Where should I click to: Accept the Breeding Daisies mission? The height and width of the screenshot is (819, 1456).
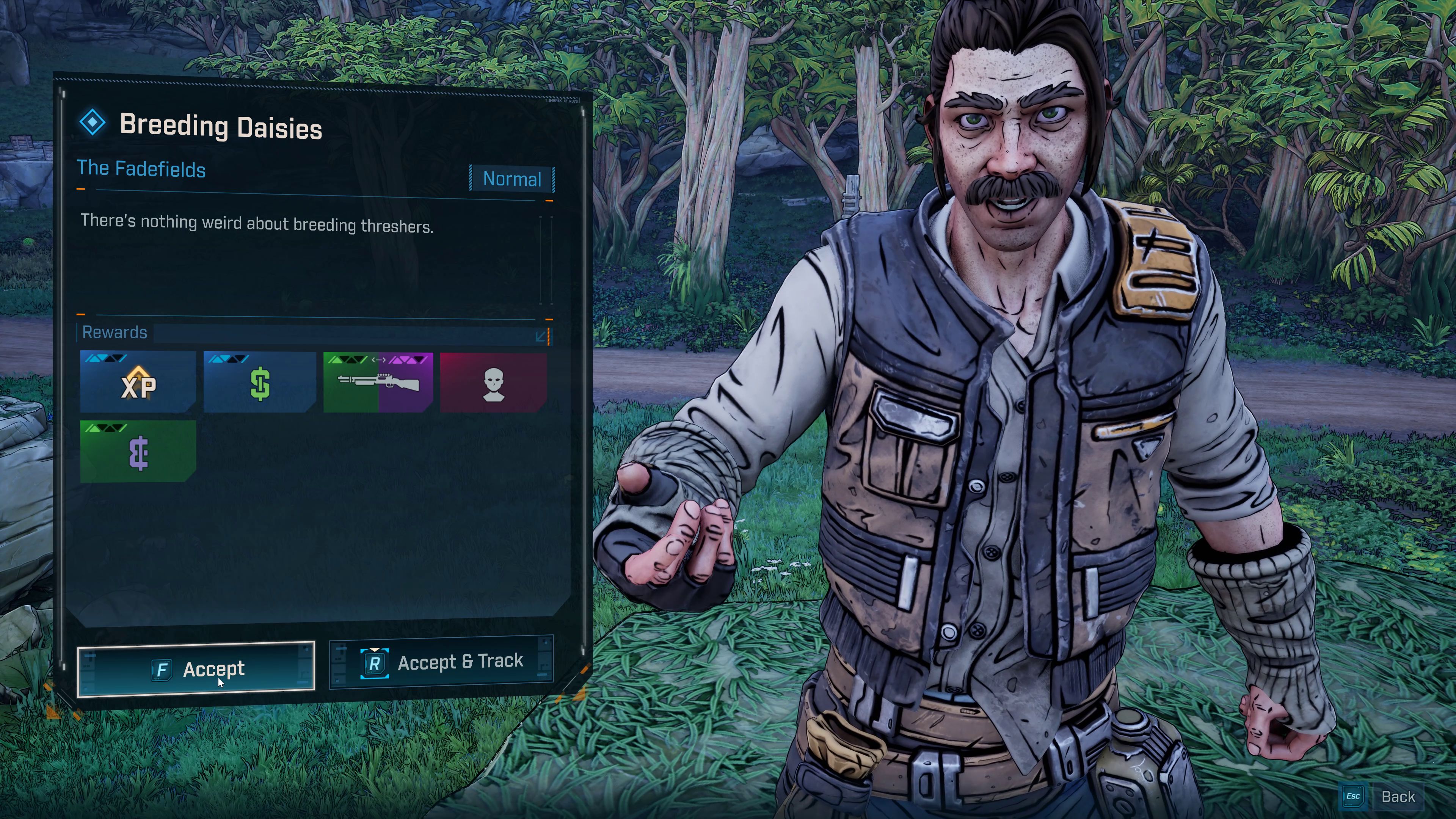click(x=196, y=669)
